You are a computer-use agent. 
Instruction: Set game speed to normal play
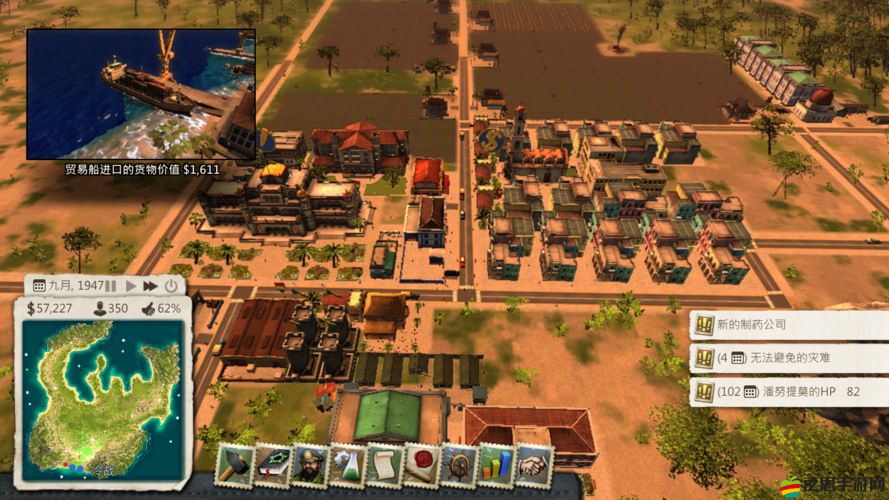(131, 286)
